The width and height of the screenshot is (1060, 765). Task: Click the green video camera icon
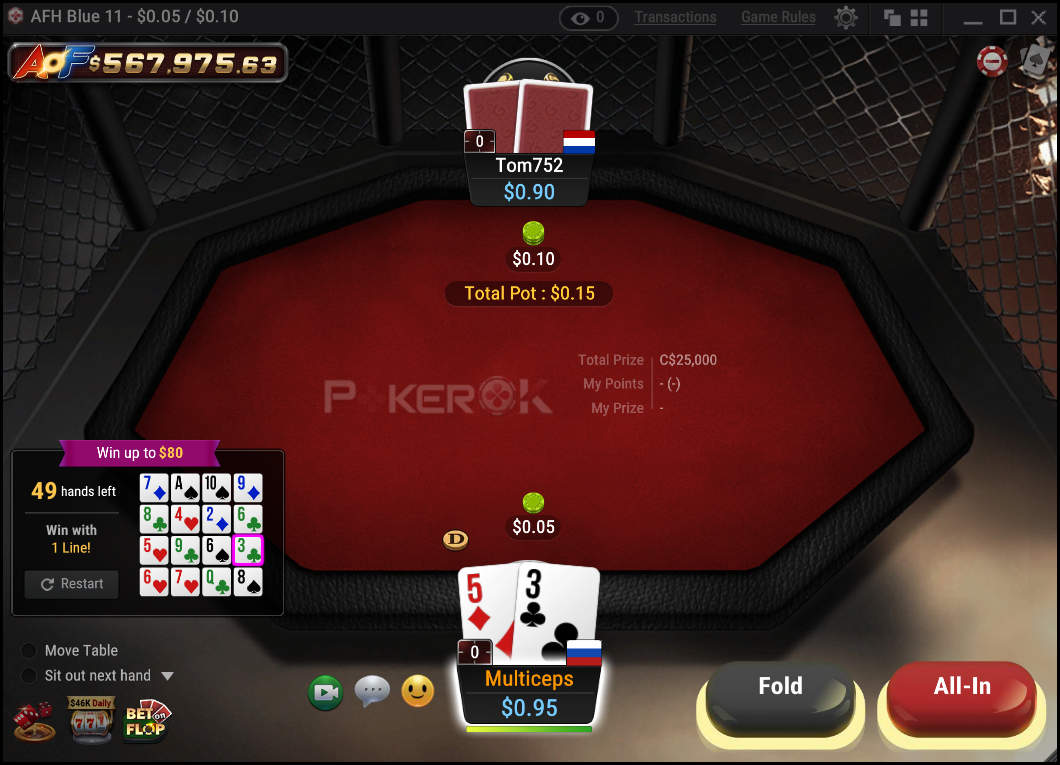(326, 691)
